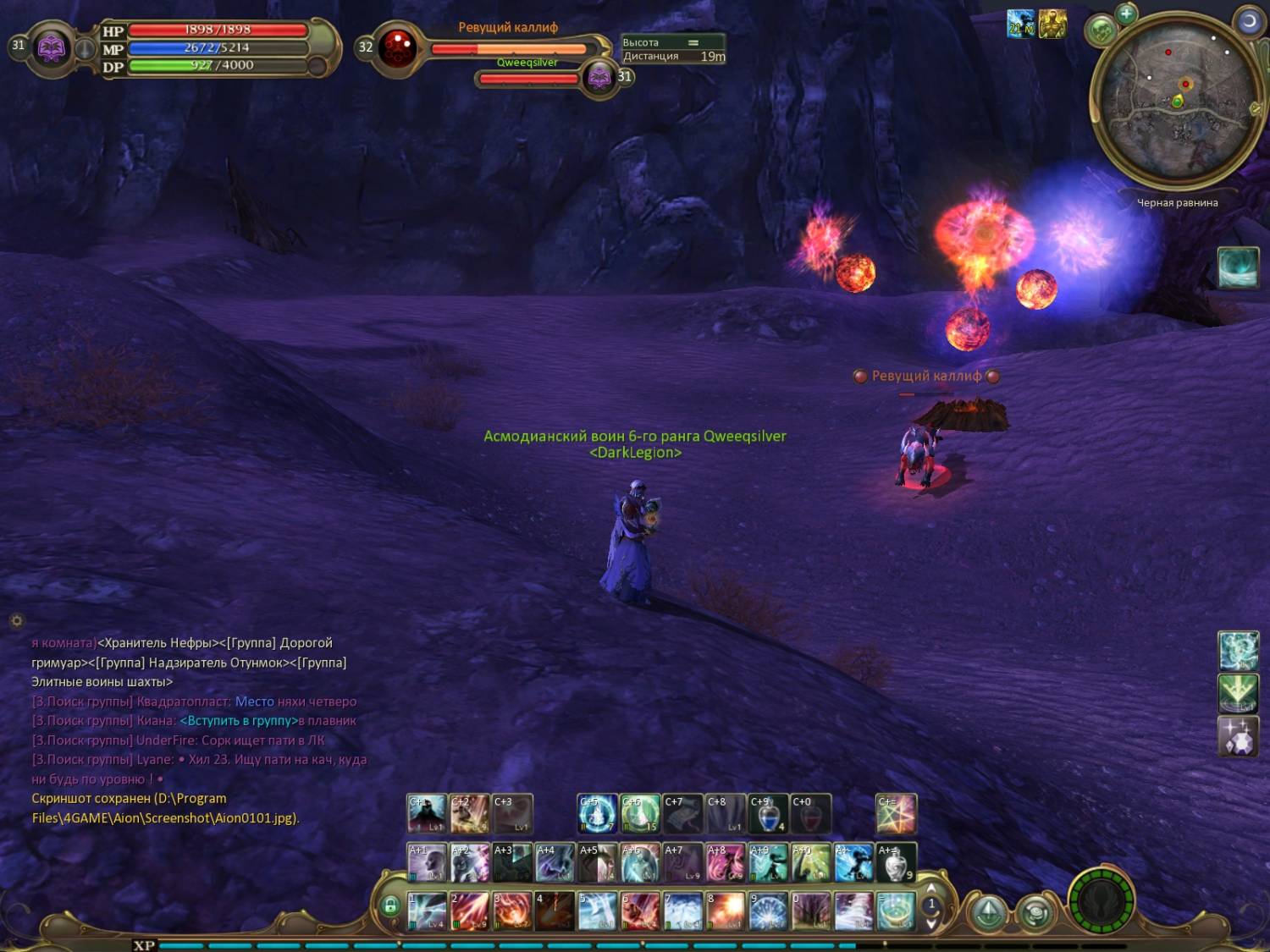The height and width of the screenshot is (952, 1270).
Task: Open the chat settings gear icon
Action: (x=16, y=621)
